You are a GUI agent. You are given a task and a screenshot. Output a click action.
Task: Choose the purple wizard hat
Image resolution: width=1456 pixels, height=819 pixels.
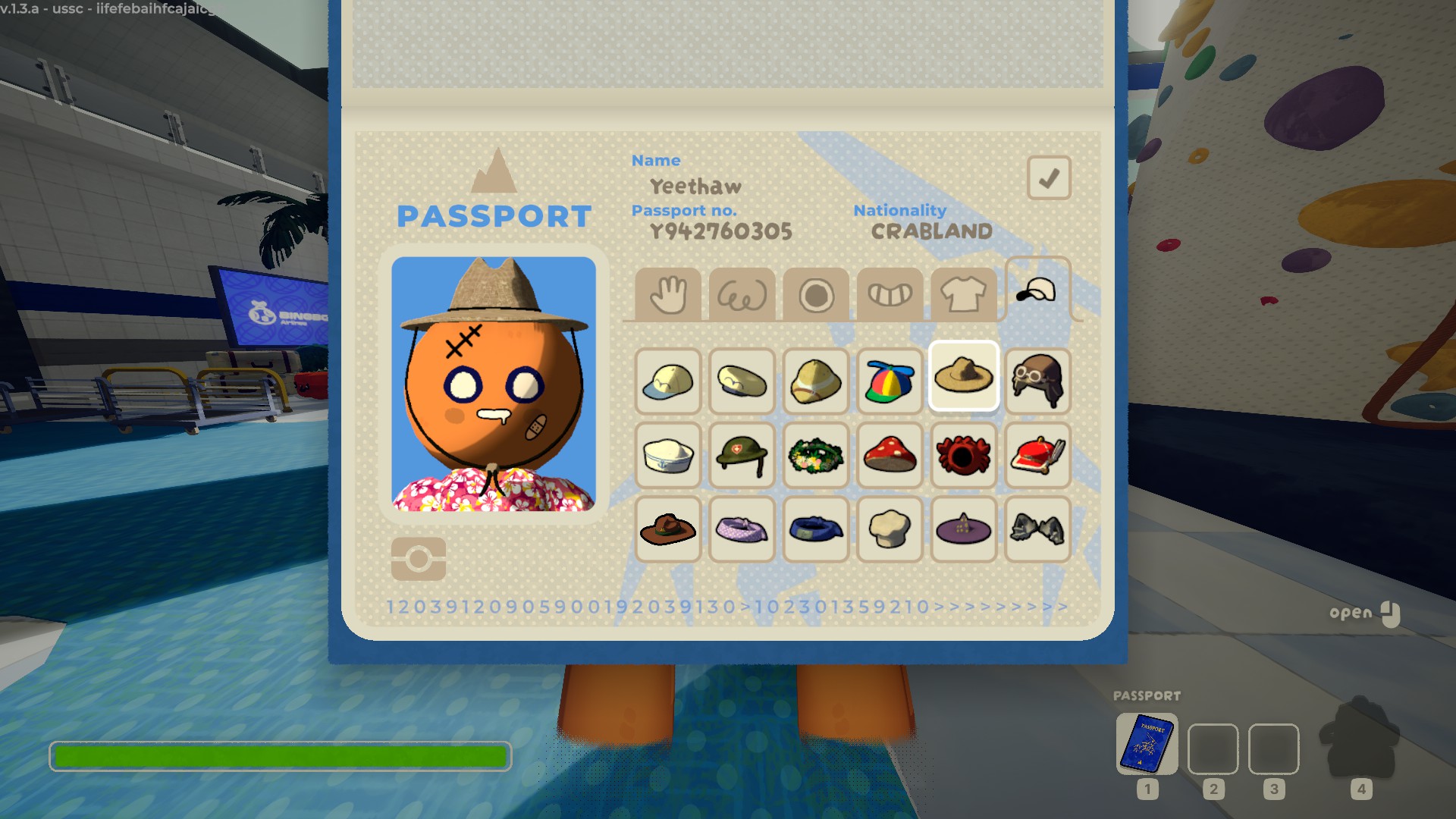[x=963, y=529]
